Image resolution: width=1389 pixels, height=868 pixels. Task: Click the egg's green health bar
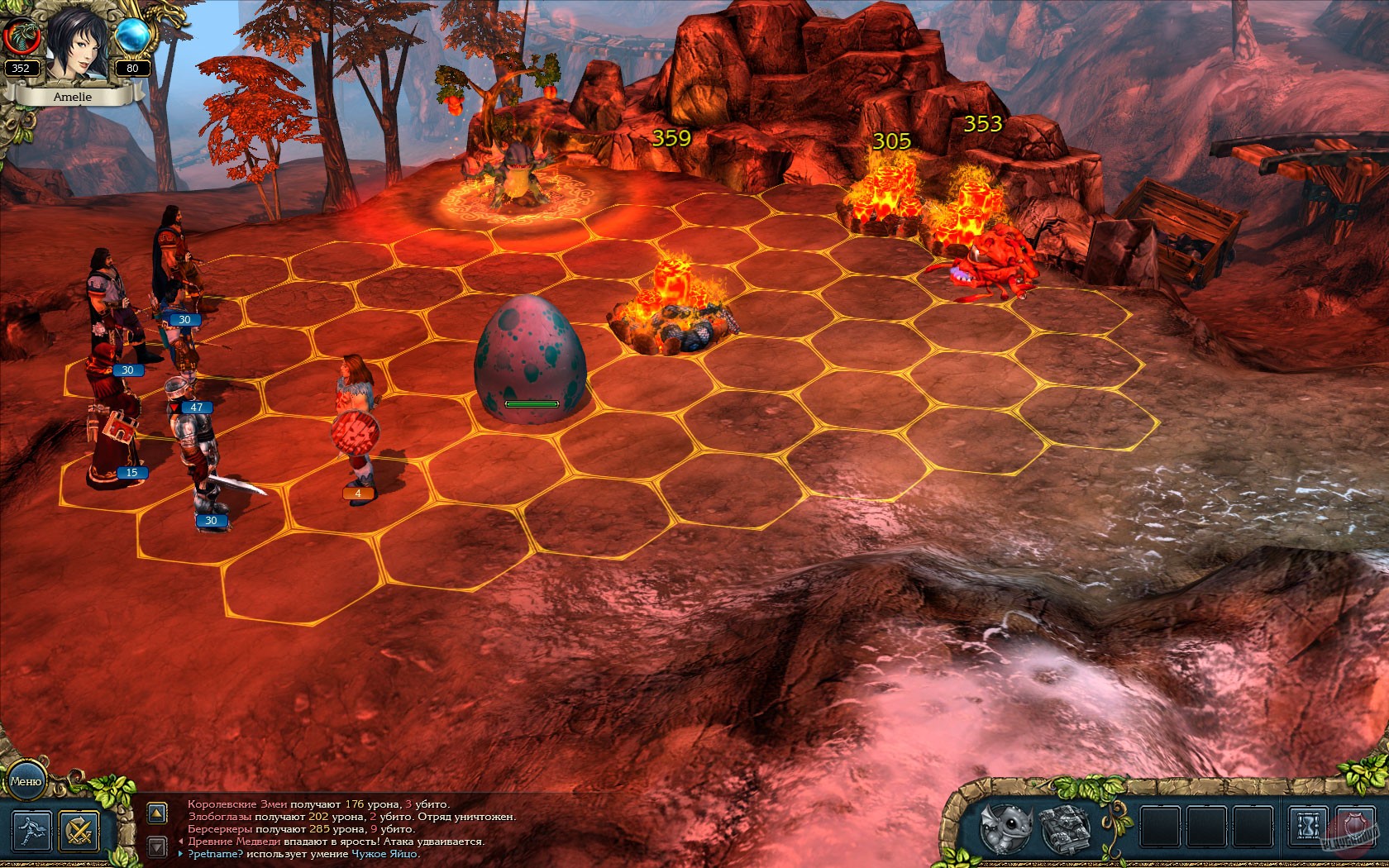point(532,404)
